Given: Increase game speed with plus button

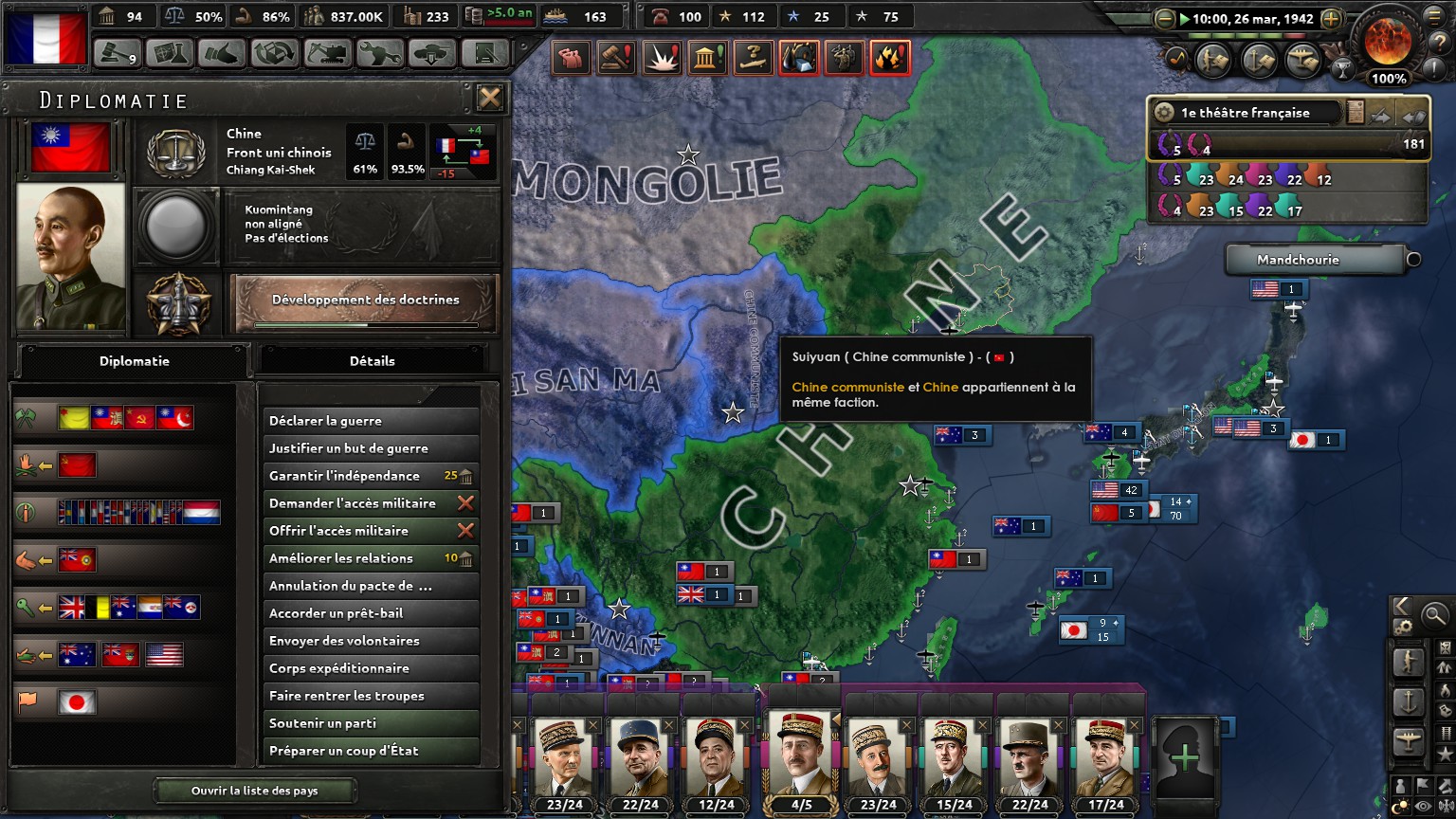Looking at the screenshot, I should pos(1331,19).
